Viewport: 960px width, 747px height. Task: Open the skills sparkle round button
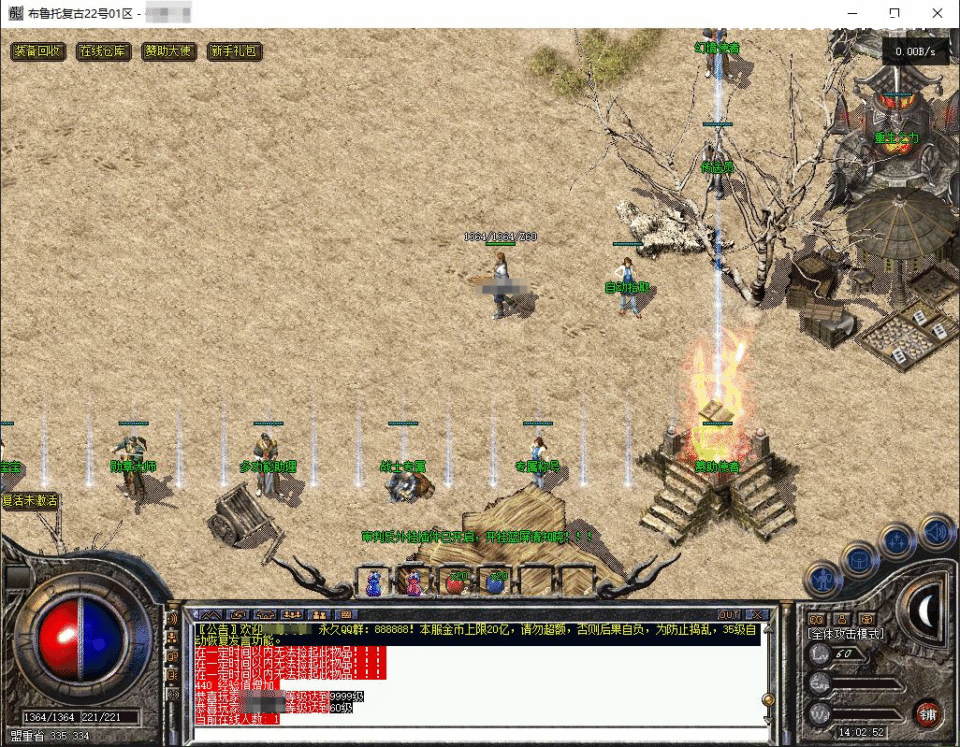(x=897, y=543)
